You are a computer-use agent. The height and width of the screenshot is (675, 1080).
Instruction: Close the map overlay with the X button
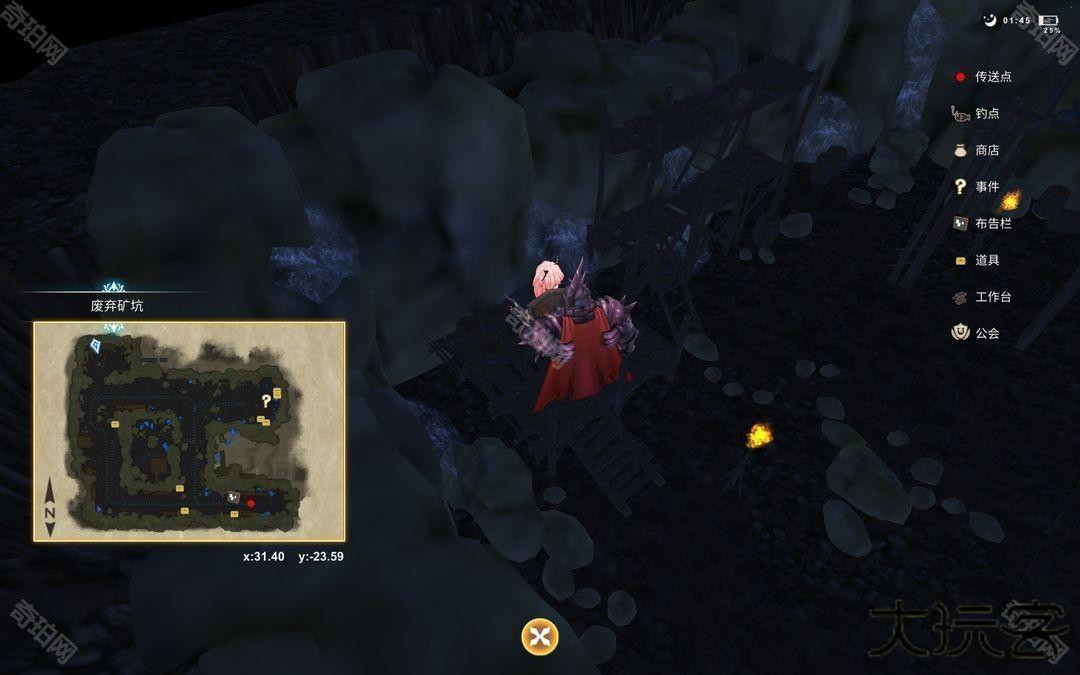pyautogui.click(x=540, y=637)
